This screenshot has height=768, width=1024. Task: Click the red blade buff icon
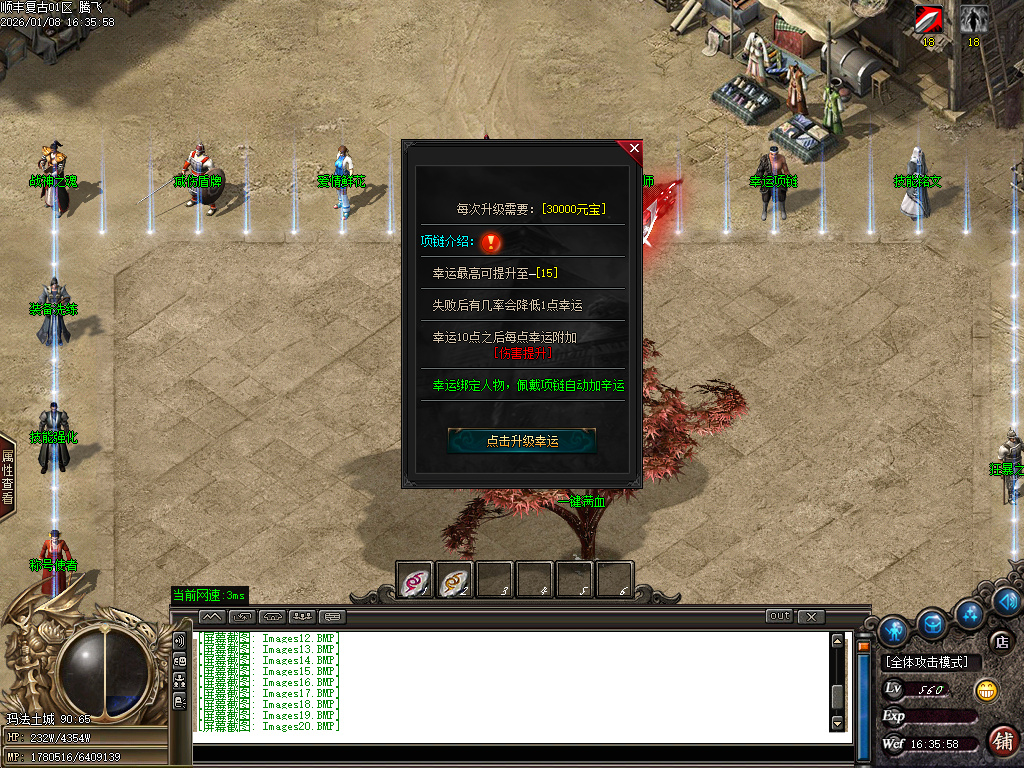pyautogui.click(x=928, y=20)
